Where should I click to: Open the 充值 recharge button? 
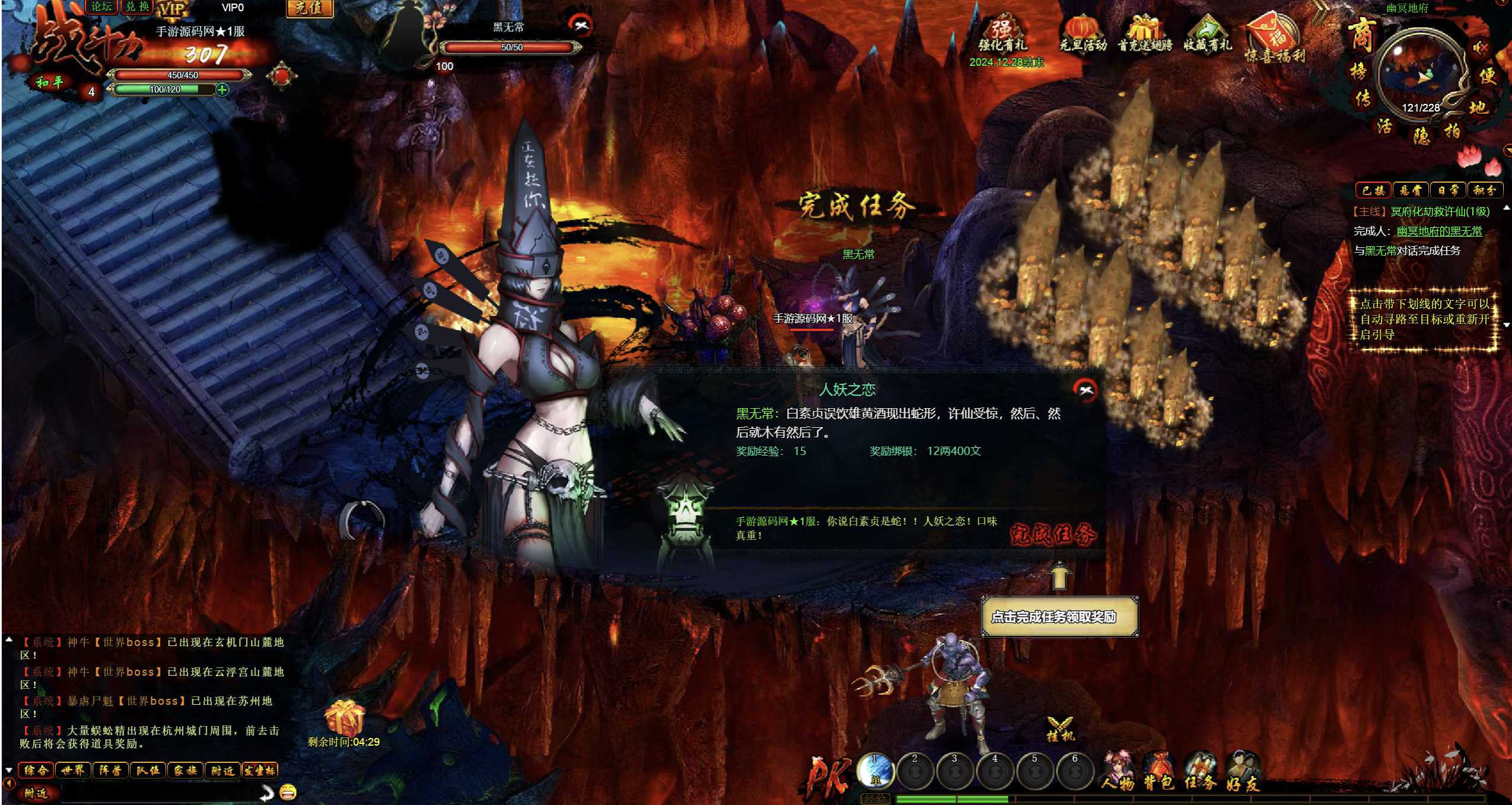click(309, 8)
